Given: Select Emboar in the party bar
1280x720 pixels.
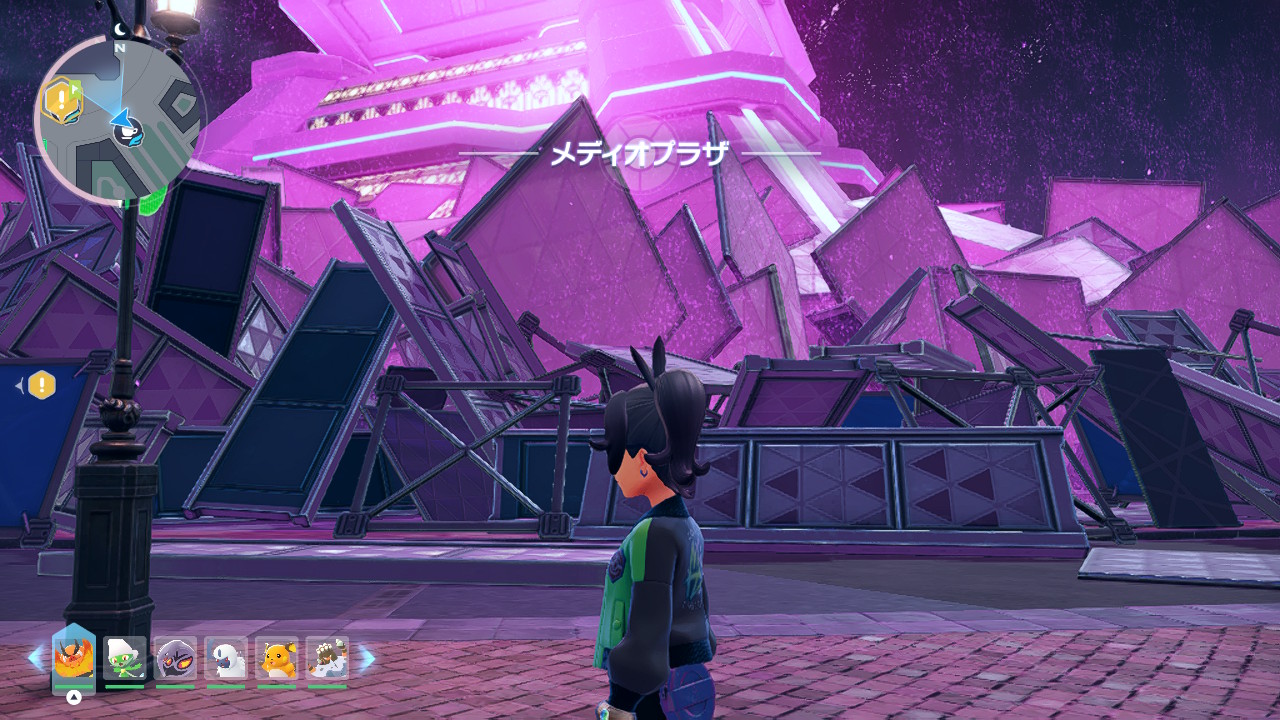Looking at the screenshot, I should tap(74, 658).
